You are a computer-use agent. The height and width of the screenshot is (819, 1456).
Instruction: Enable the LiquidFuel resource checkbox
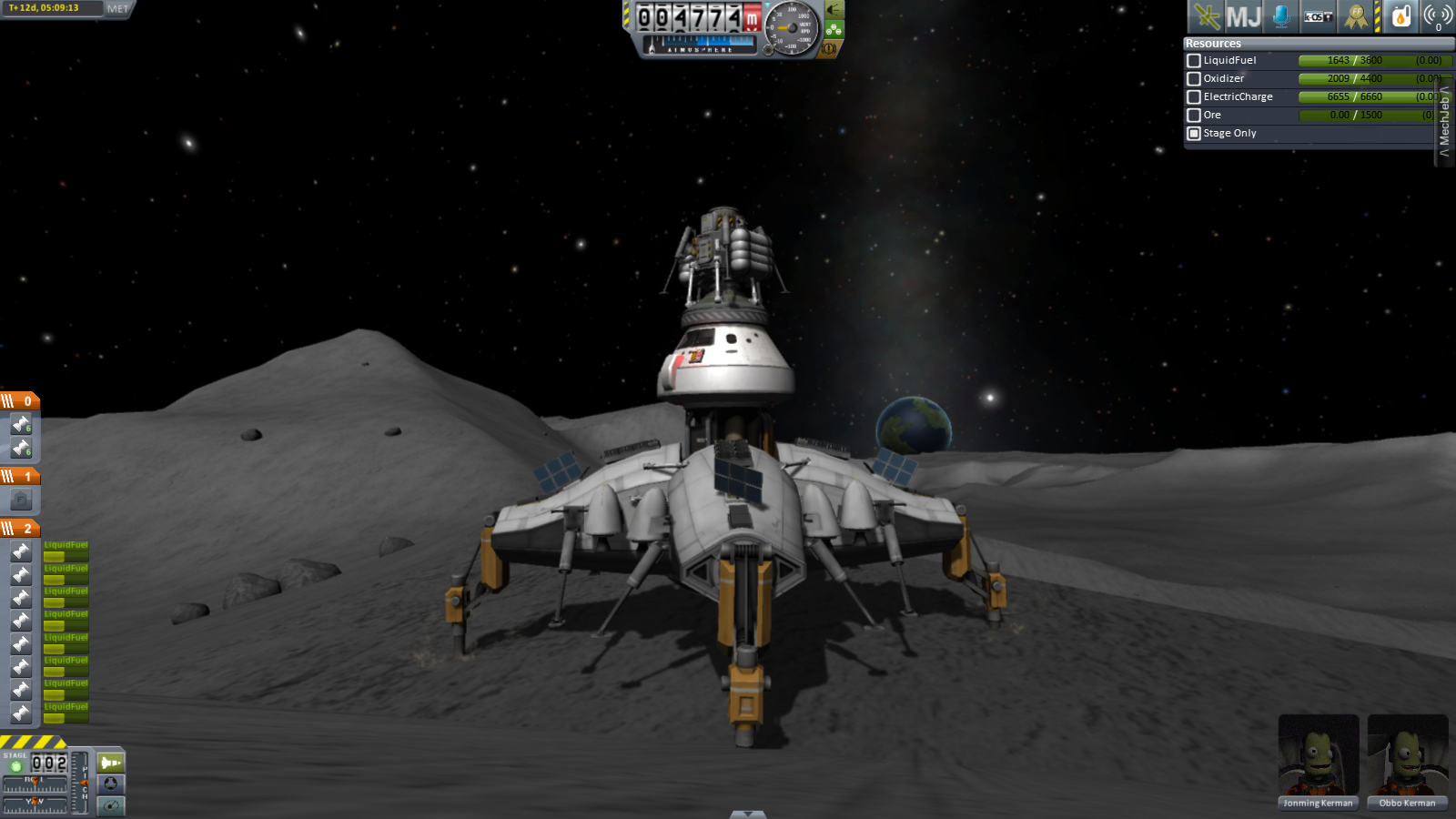pos(1193,60)
